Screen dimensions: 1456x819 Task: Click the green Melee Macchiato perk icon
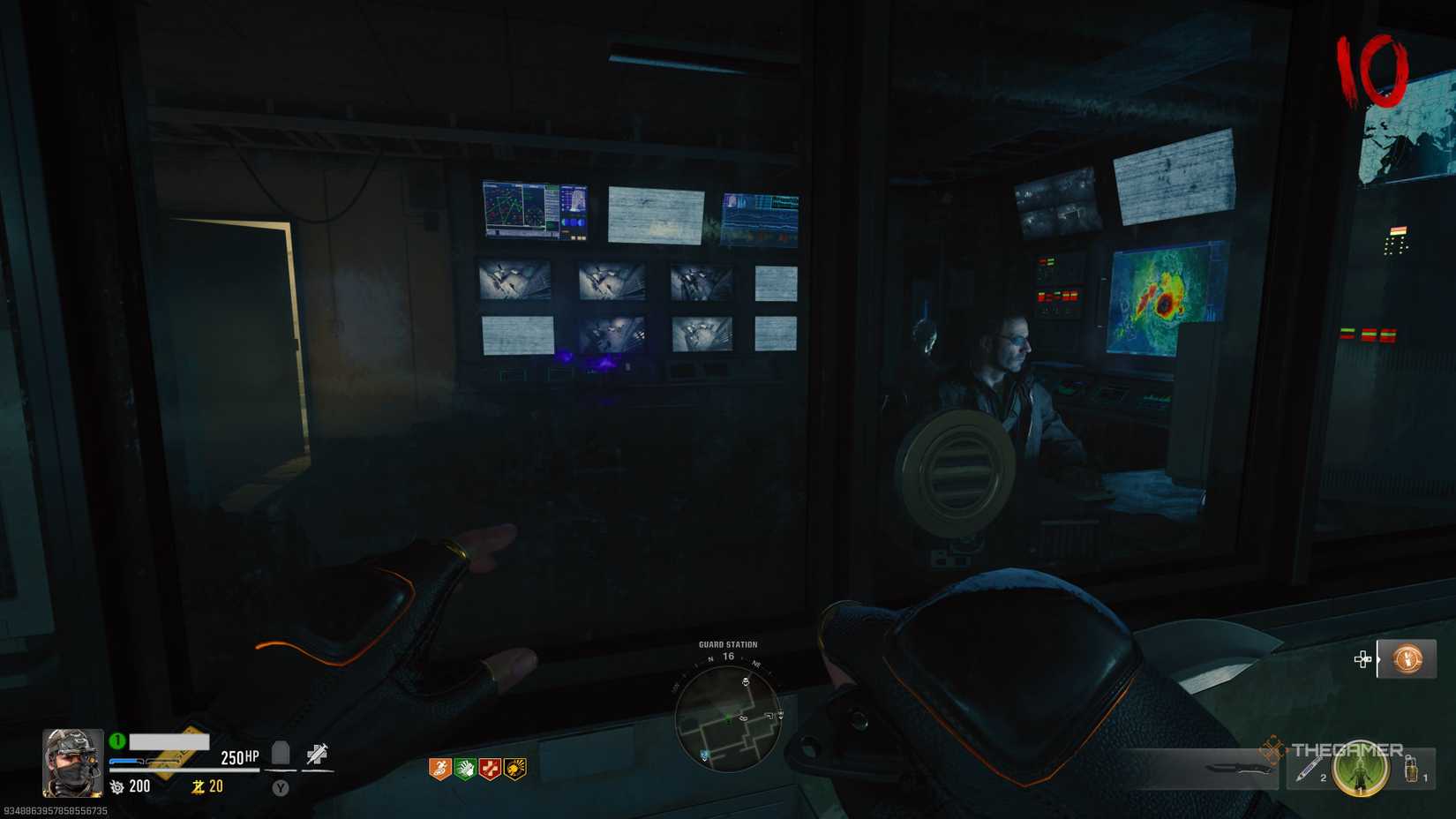point(465,770)
